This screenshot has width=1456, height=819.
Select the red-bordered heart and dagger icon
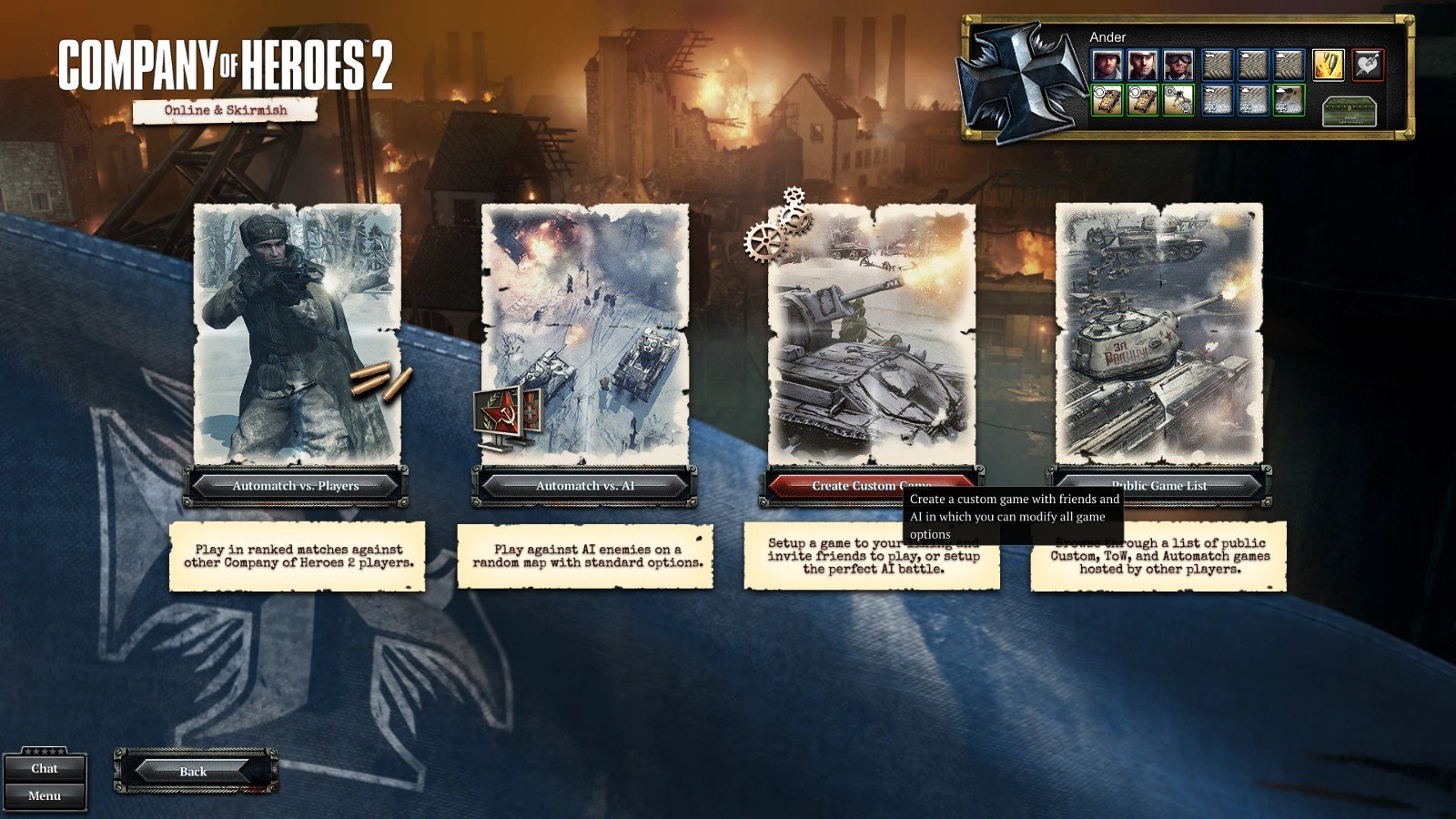[x=1367, y=66]
